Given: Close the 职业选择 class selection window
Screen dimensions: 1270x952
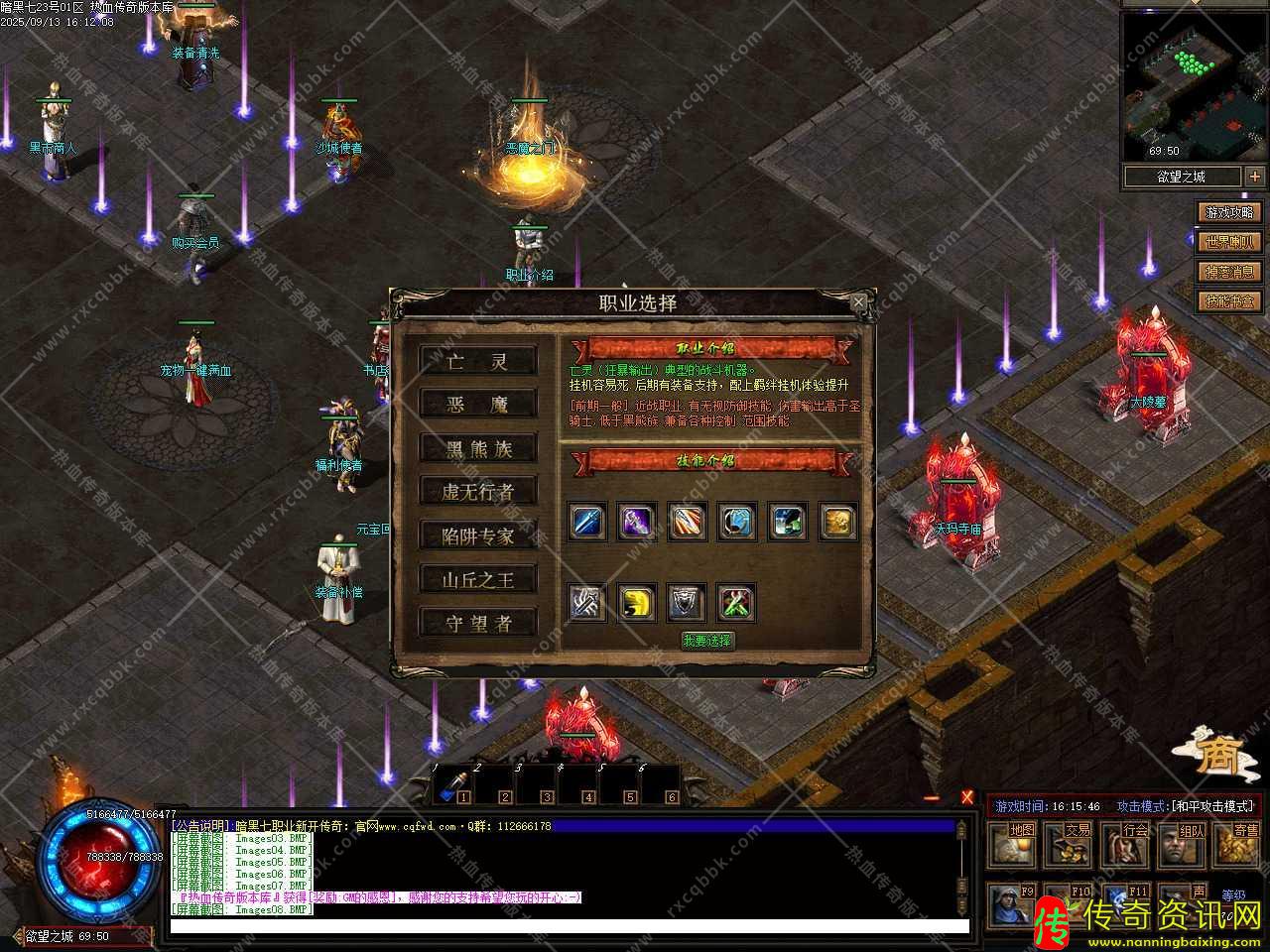Looking at the screenshot, I should pos(858,301).
